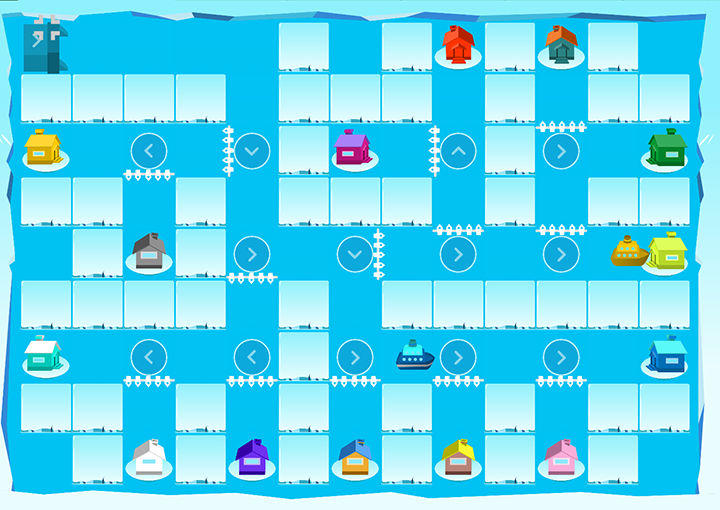Flip the arrow just left of the blue ship
Viewport: 720px width, 510px height.
[355, 357]
